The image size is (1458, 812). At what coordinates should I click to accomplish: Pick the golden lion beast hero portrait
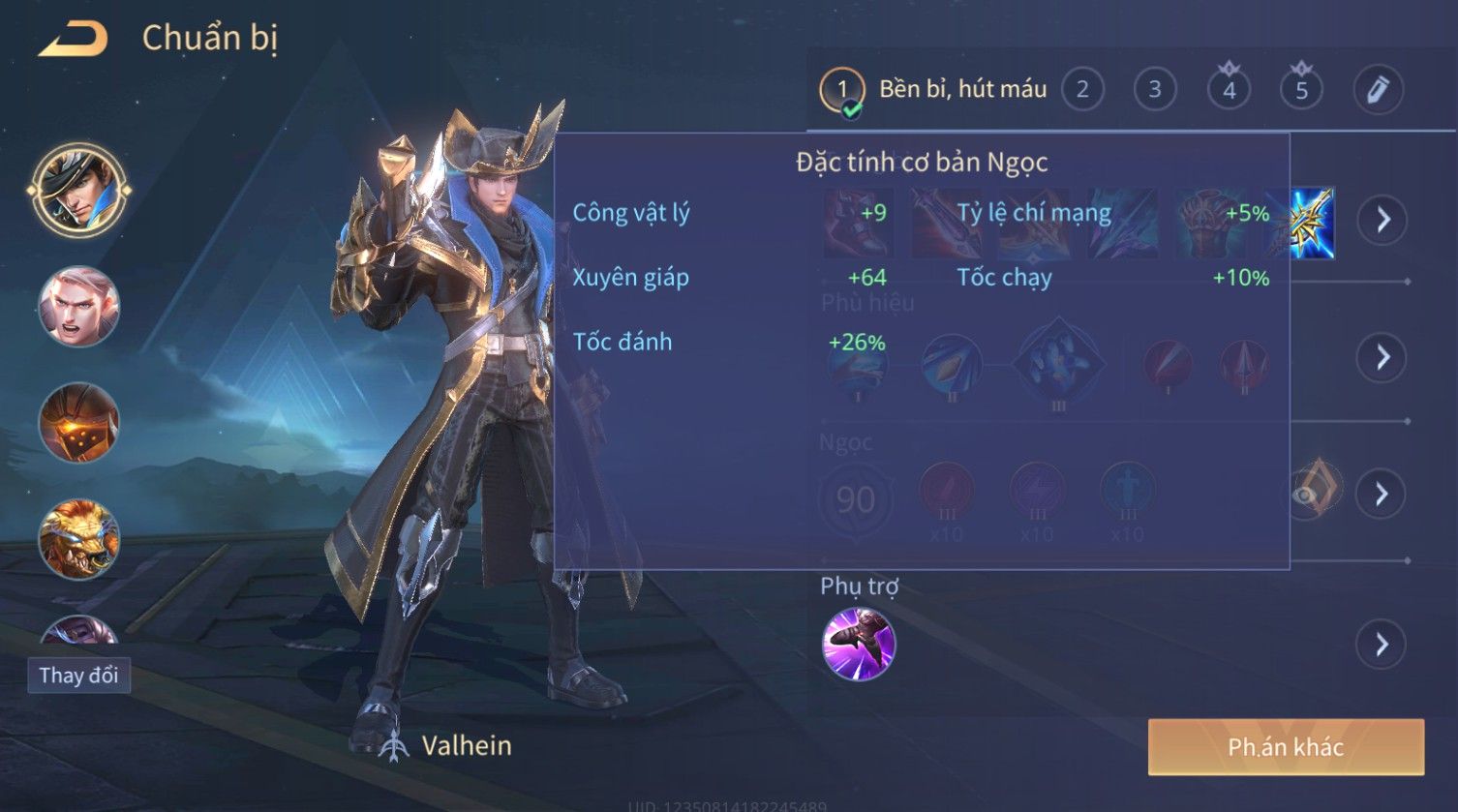pos(78,538)
